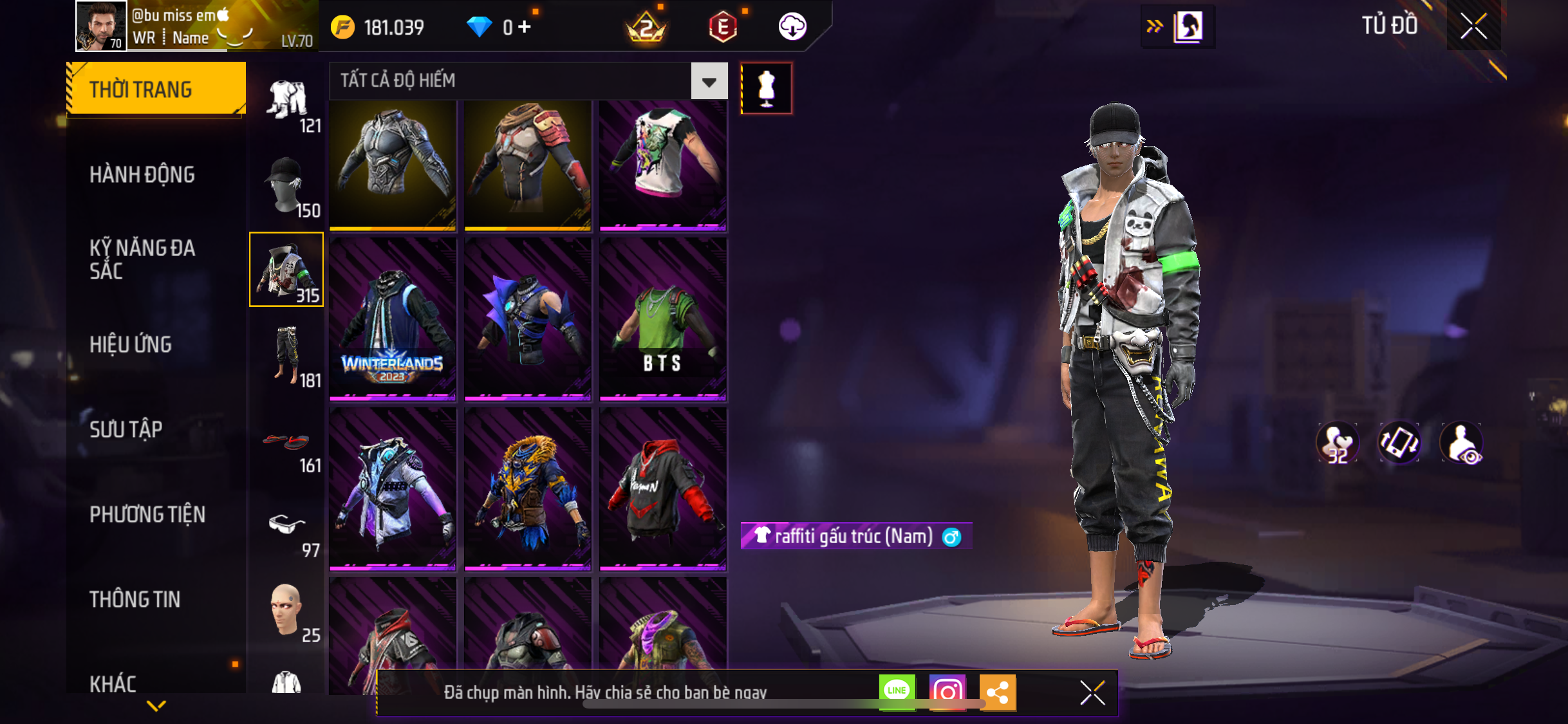Share the screenshot to Instagram
Viewport: 1568px width, 724px height.
coord(947,692)
